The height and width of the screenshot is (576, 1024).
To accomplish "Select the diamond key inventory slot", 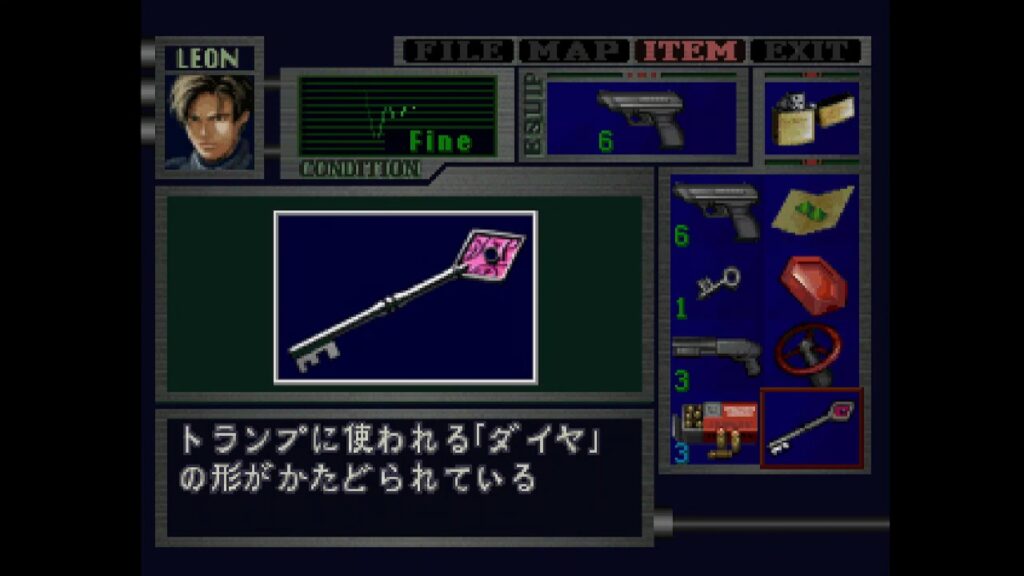I will click(x=811, y=428).
